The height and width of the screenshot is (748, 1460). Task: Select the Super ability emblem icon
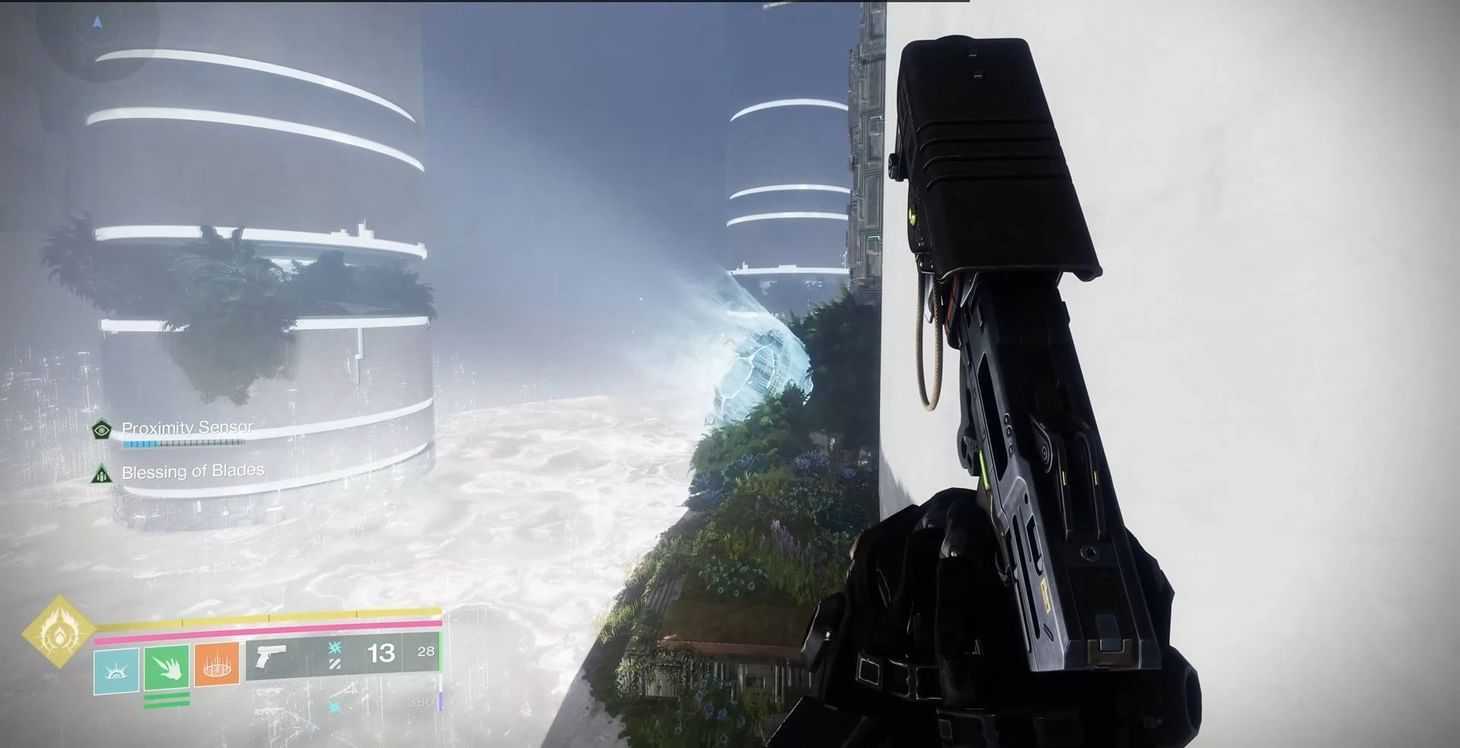click(x=60, y=636)
